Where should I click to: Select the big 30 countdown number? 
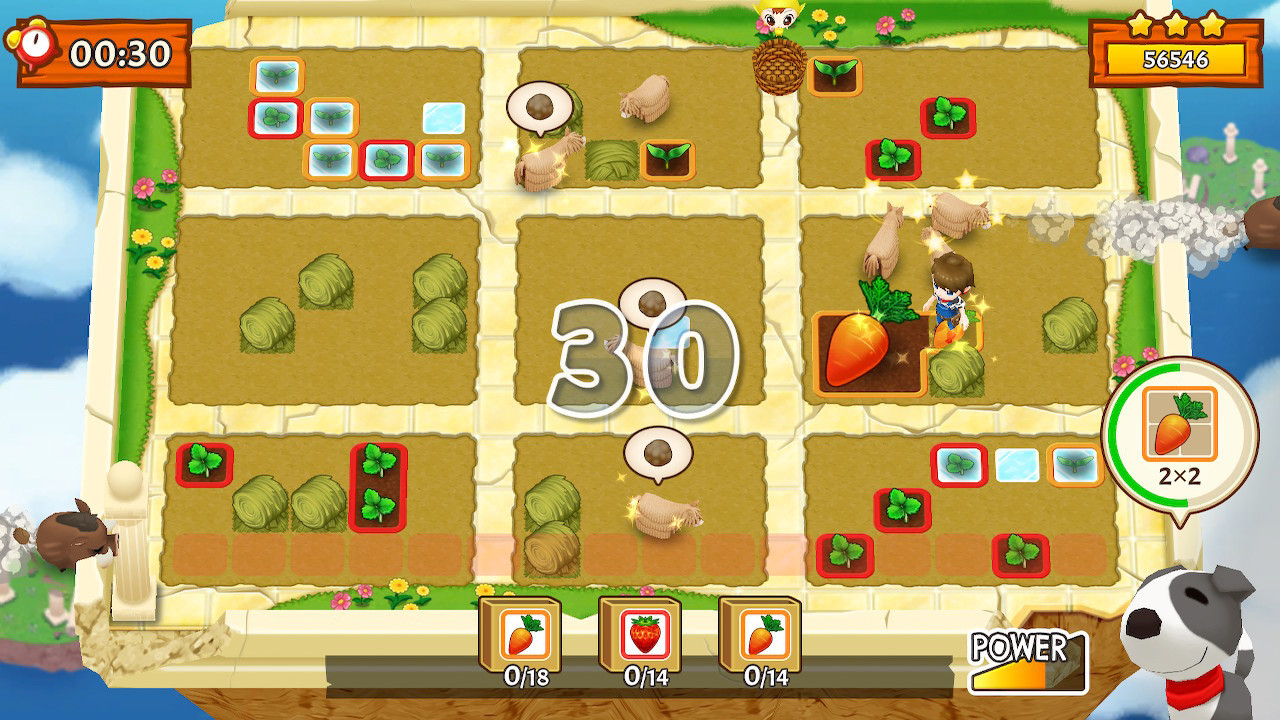click(645, 355)
